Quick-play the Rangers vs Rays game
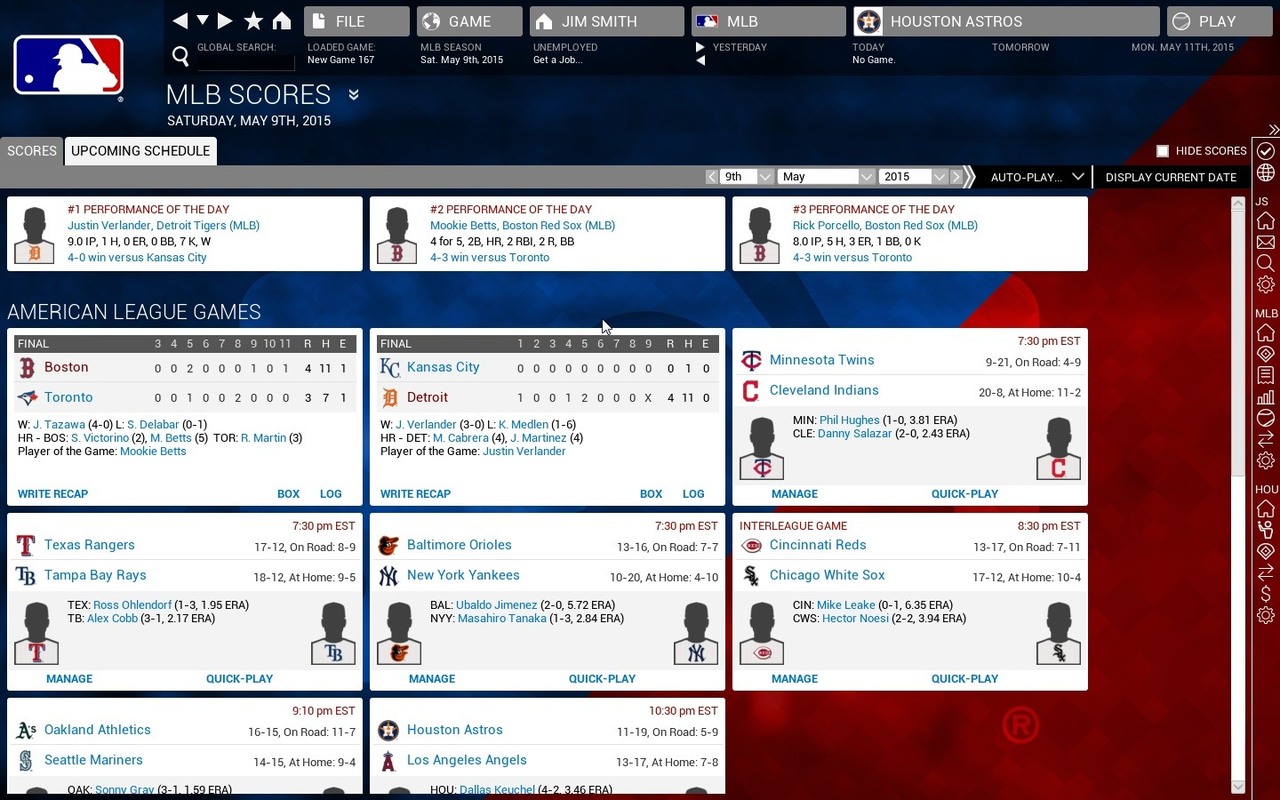This screenshot has width=1280, height=800. [x=239, y=679]
